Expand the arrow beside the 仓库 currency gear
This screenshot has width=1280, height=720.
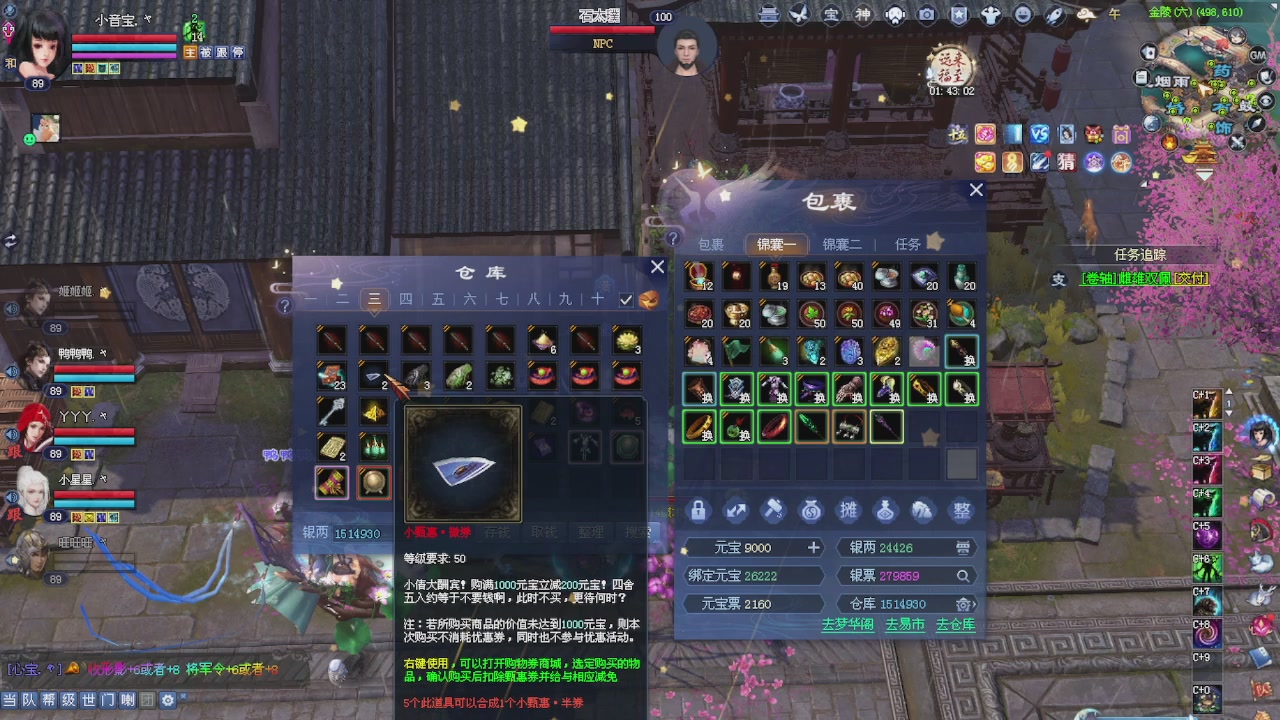[x=973, y=604]
